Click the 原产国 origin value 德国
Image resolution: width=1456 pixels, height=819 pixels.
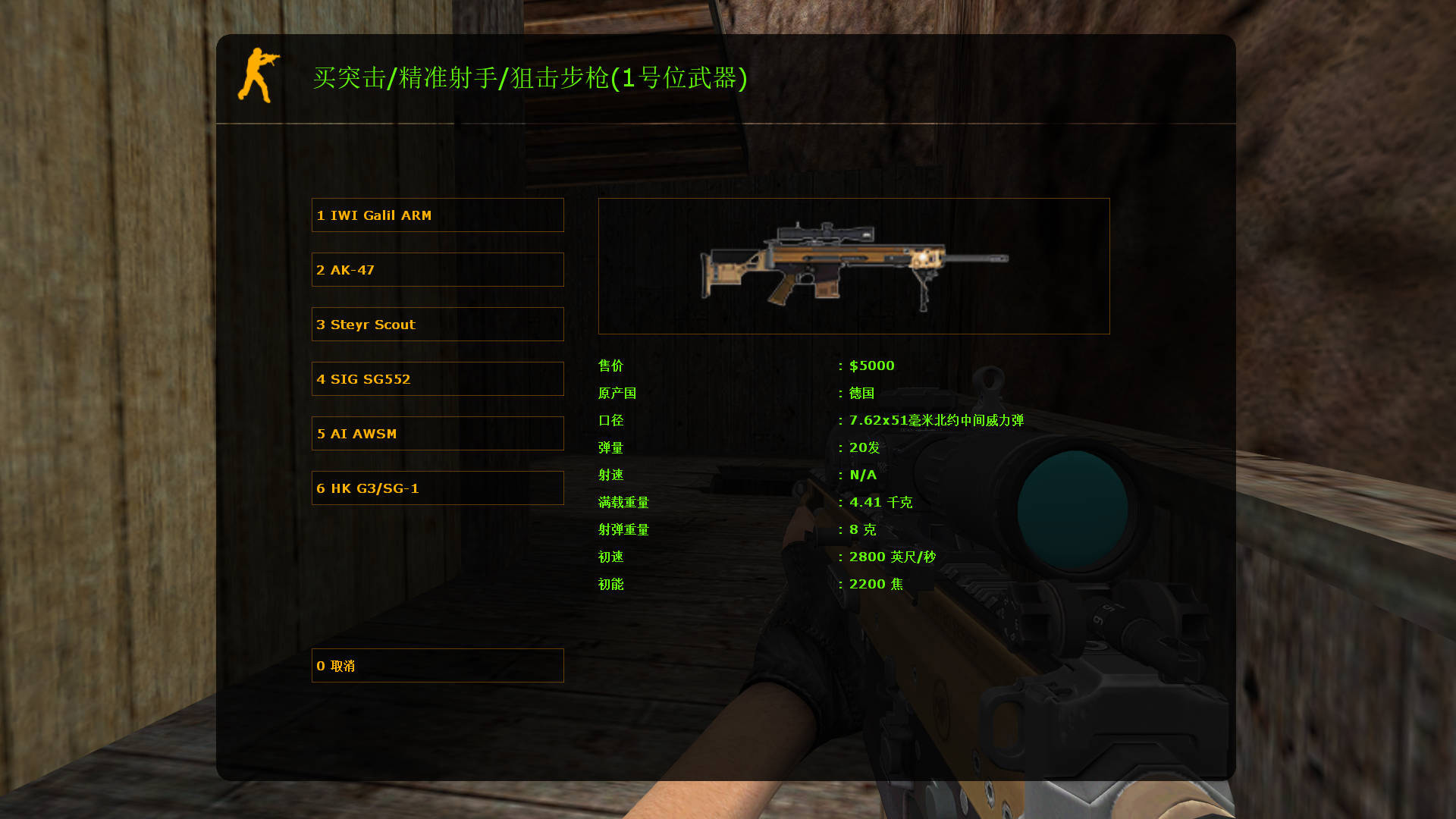click(x=862, y=393)
